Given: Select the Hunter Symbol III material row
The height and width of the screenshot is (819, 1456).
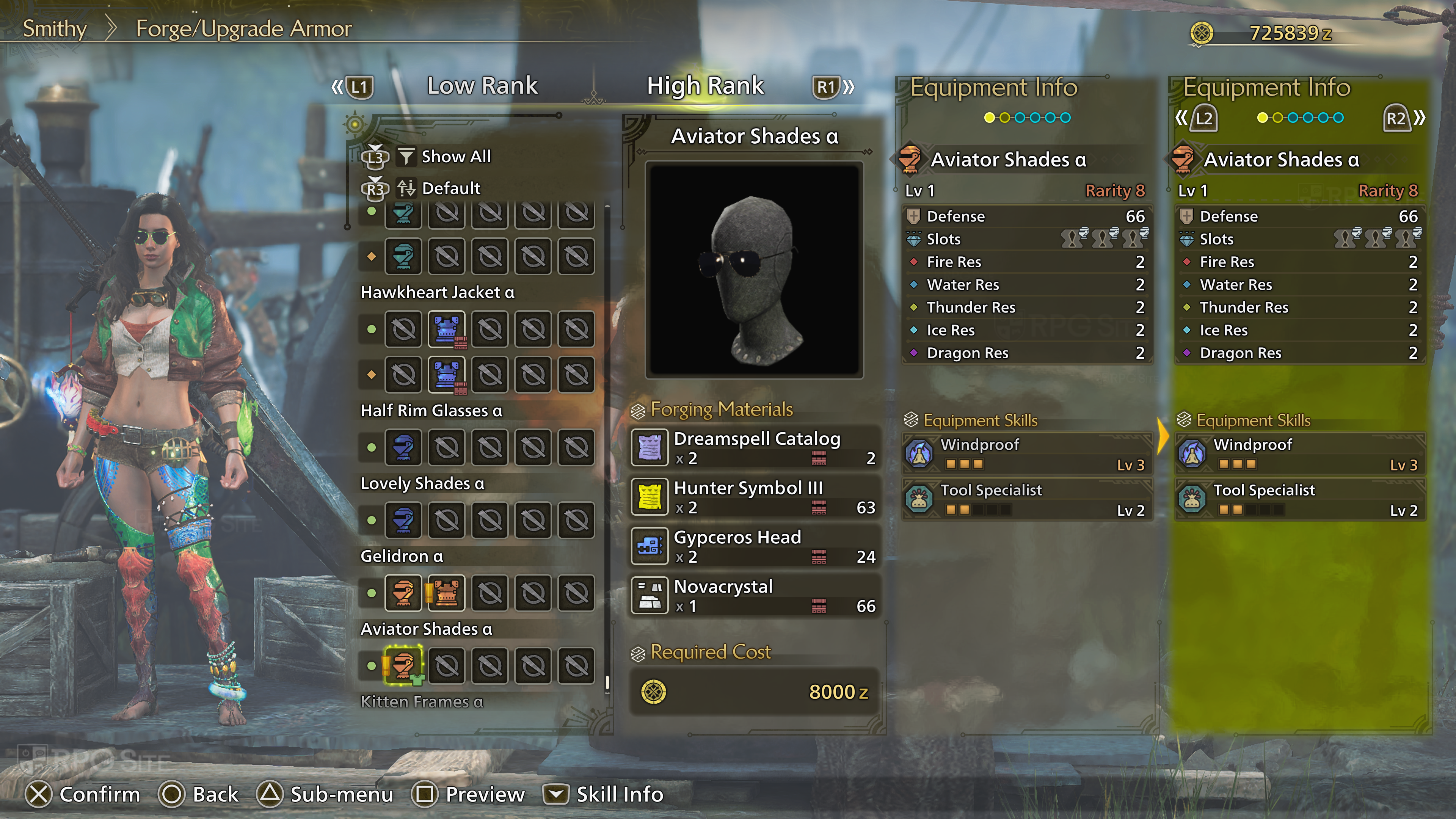Looking at the screenshot, I should pyautogui.click(x=755, y=497).
